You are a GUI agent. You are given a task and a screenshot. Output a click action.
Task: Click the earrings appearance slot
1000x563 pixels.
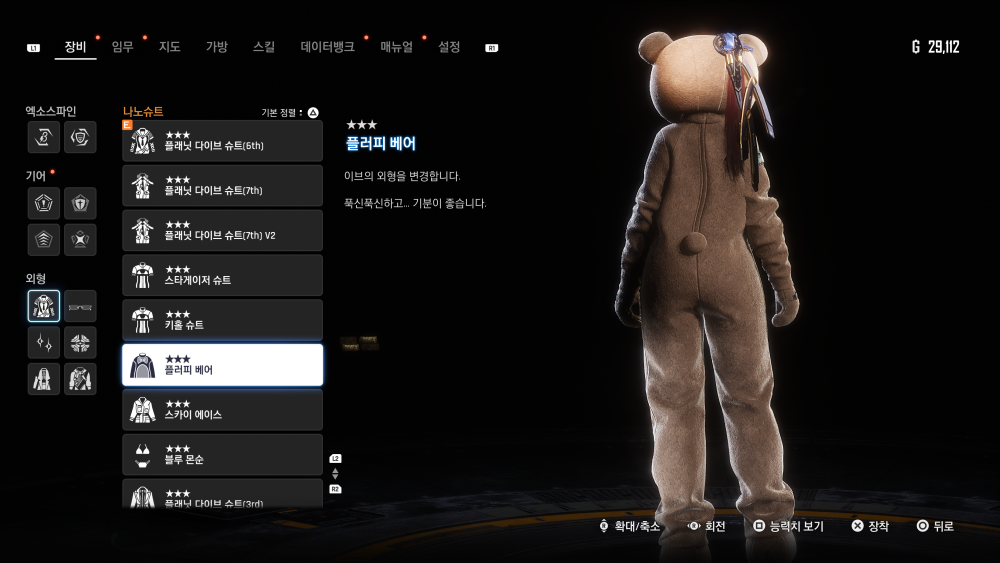click(44, 343)
